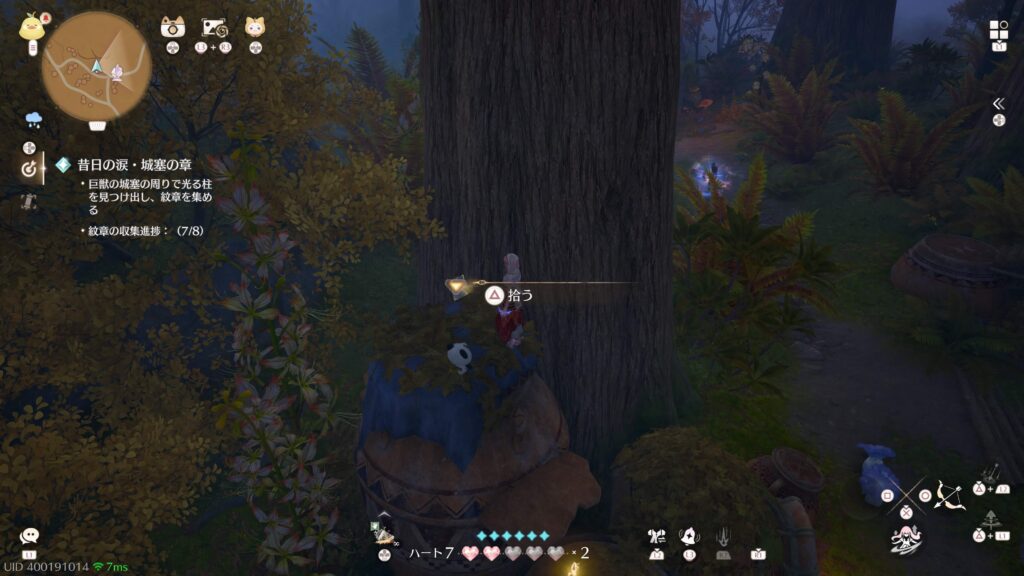1024x576 pixels.
Task: Open the outfit switch clothes icon
Action: coord(656,537)
